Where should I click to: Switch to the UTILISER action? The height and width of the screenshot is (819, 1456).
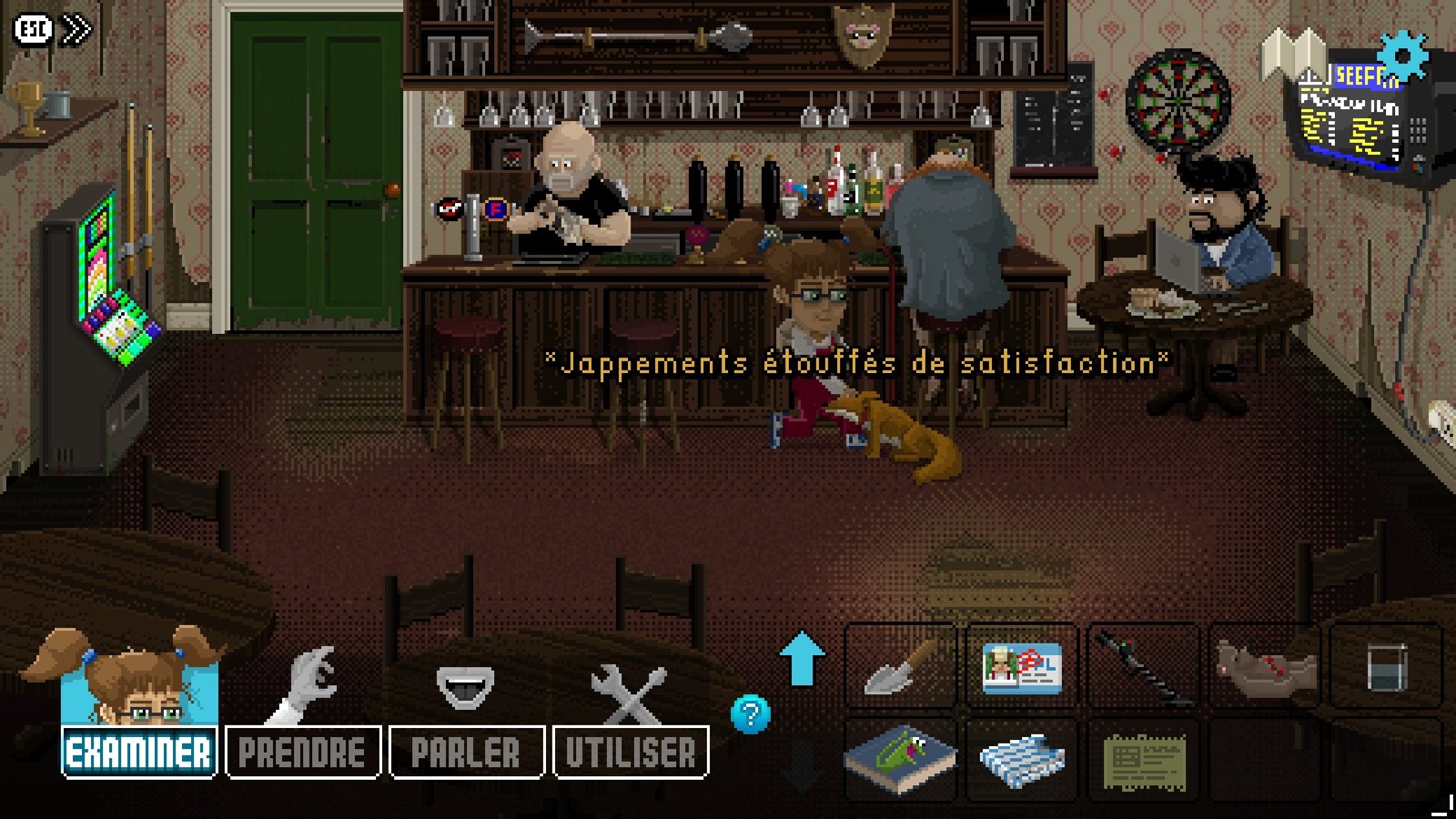(x=631, y=753)
